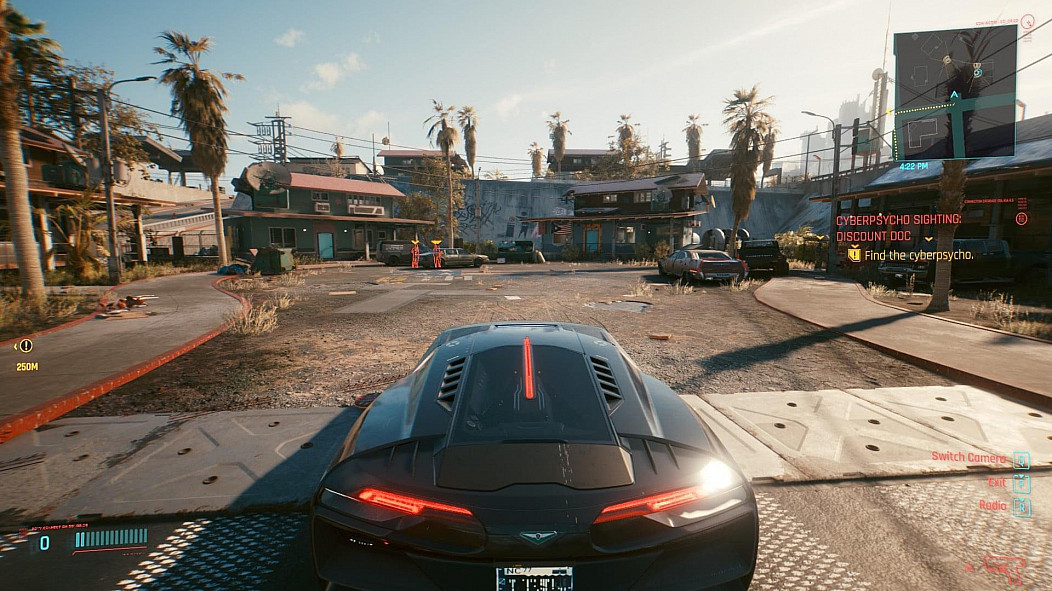Select the yellow objective badge icon
This screenshot has height=591, width=1052.
tap(854, 255)
